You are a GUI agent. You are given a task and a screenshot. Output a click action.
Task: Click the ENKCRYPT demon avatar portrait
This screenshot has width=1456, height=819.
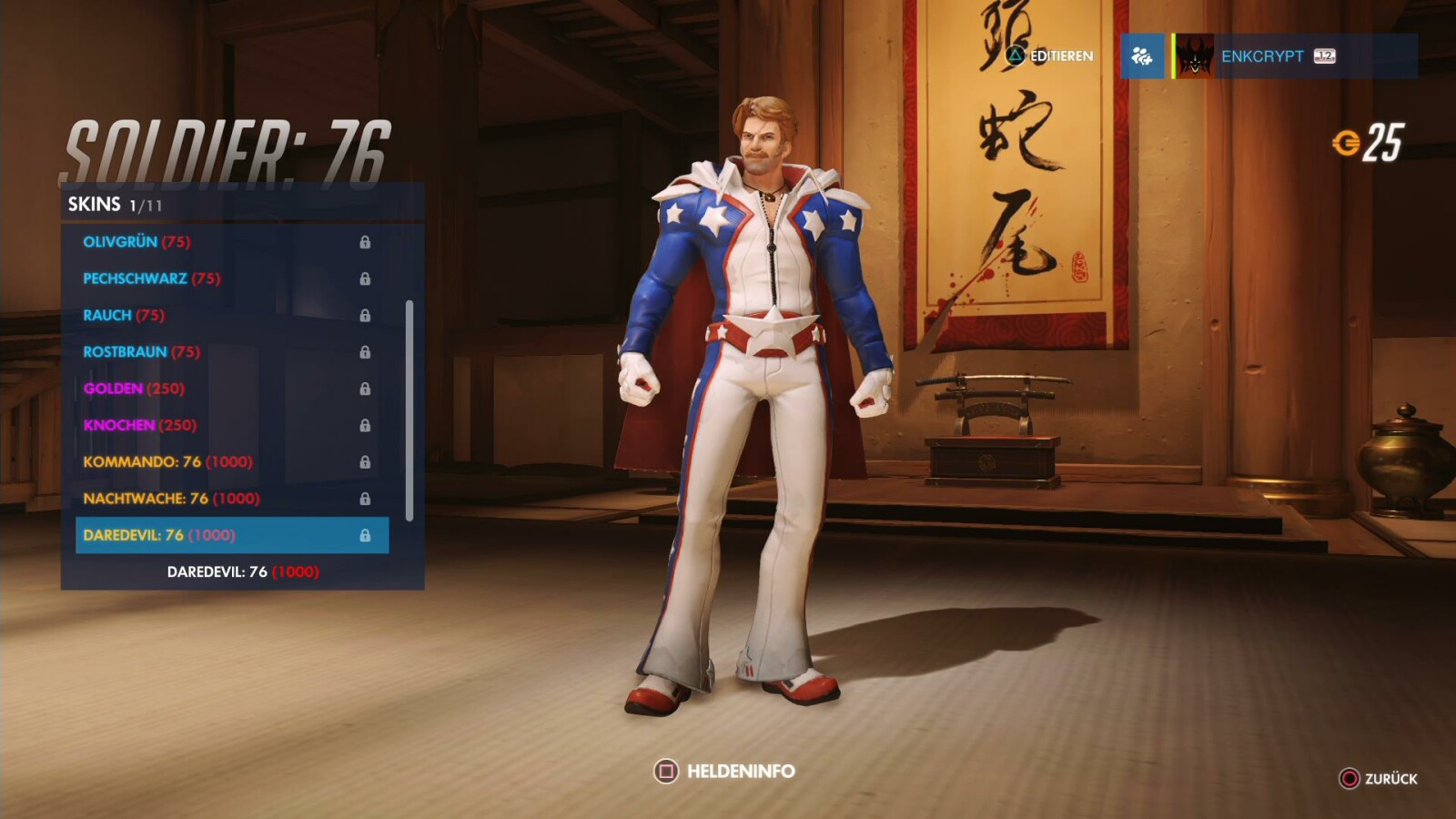click(1194, 56)
